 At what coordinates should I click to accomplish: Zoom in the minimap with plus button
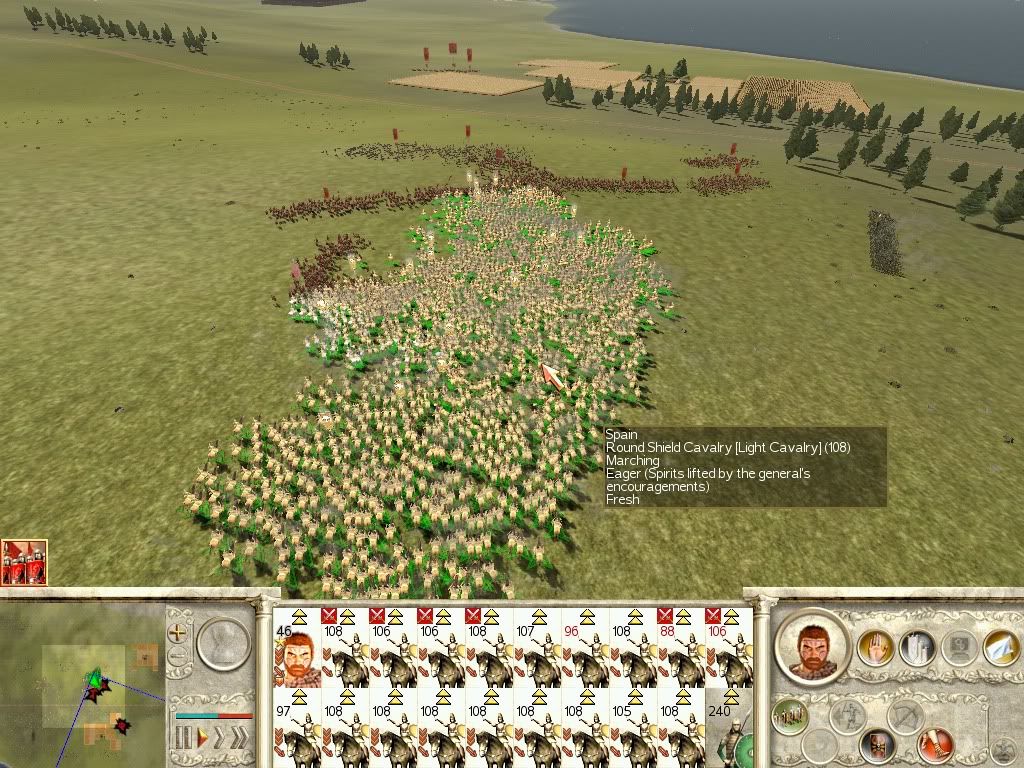tap(178, 632)
